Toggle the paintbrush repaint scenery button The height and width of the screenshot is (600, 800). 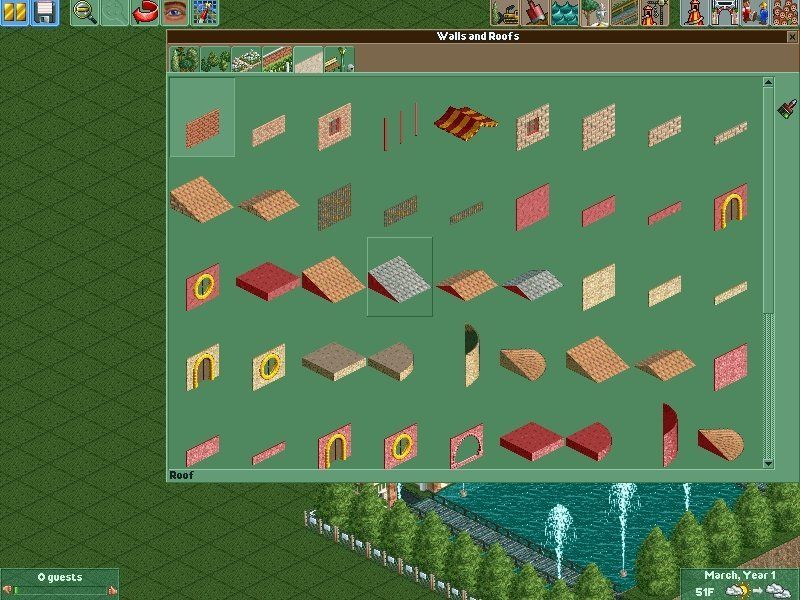pos(786,106)
